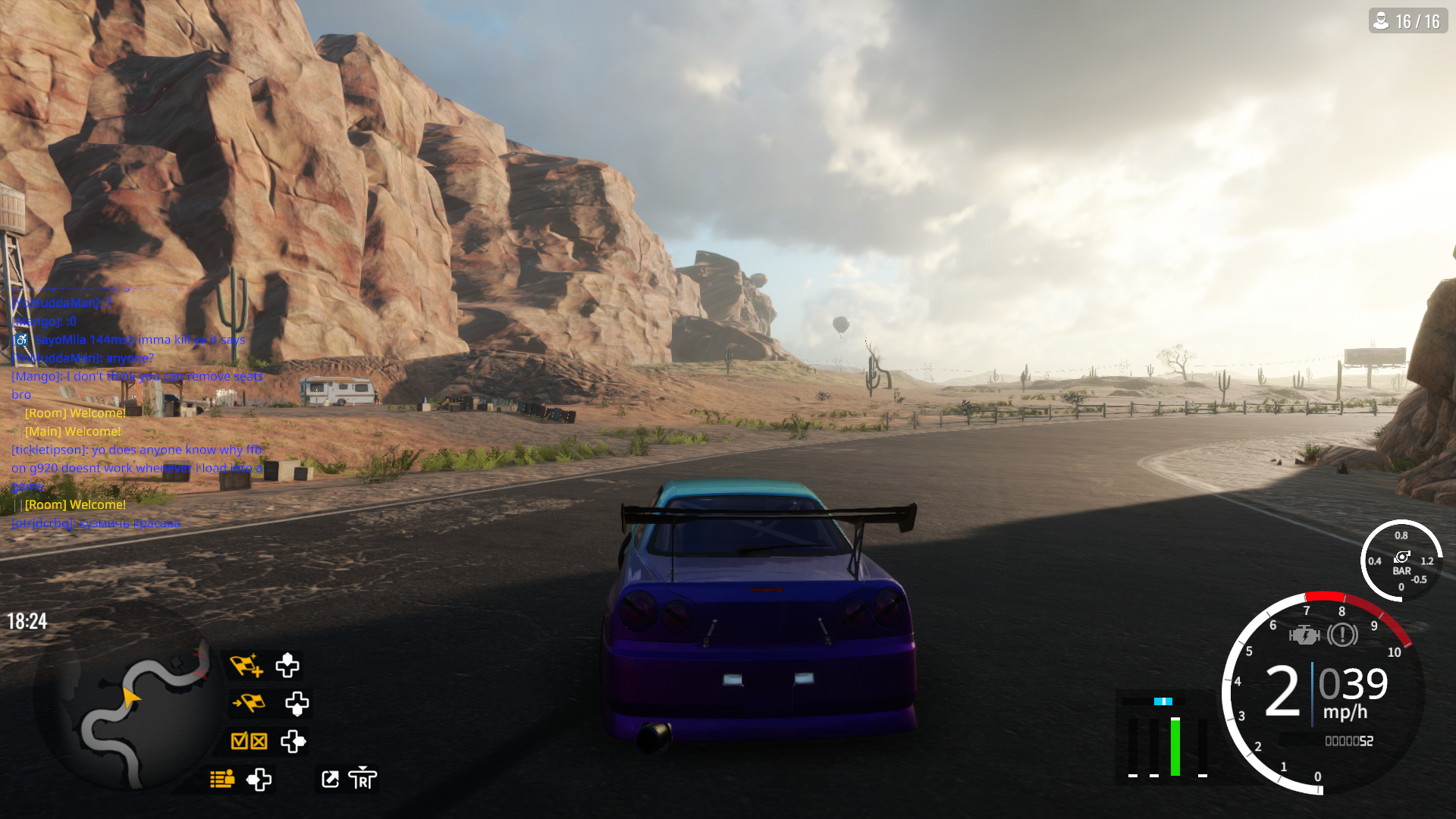Screen dimensions: 1456x819
Task: Click the chat message log
Action: [x=136, y=413]
